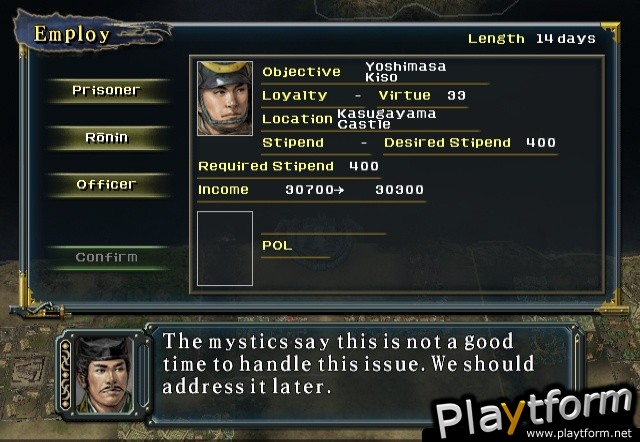The height and width of the screenshot is (442, 640).
Task: Select the Prisoner employ option
Action: click(x=106, y=90)
